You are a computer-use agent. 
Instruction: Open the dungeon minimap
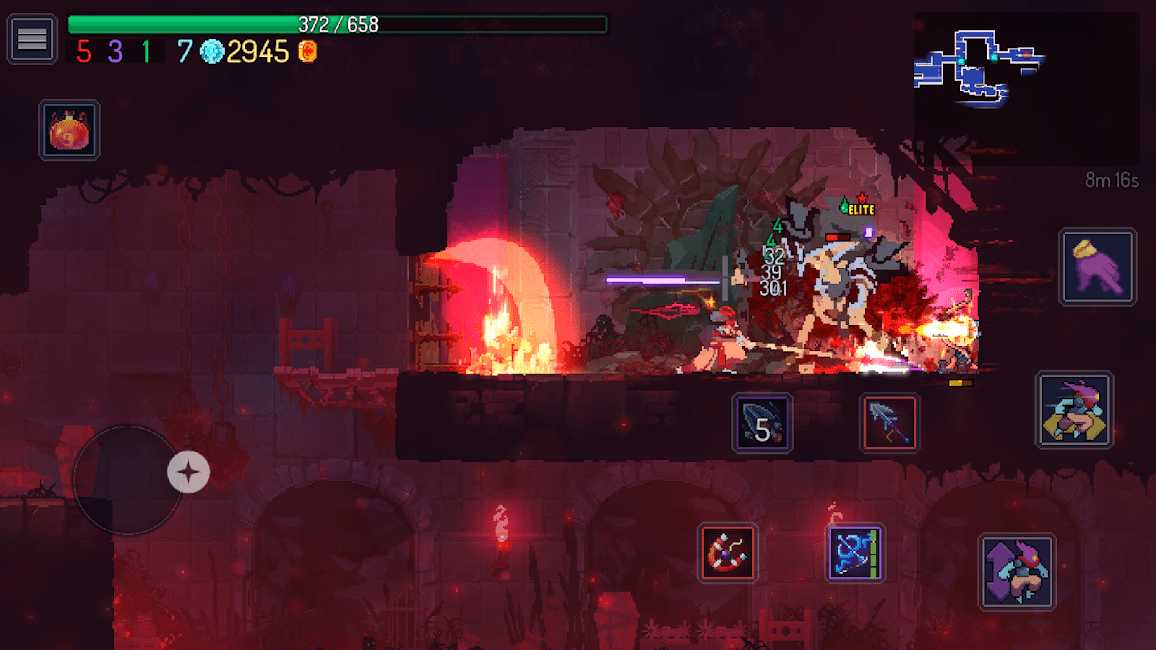(x=978, y=67)
